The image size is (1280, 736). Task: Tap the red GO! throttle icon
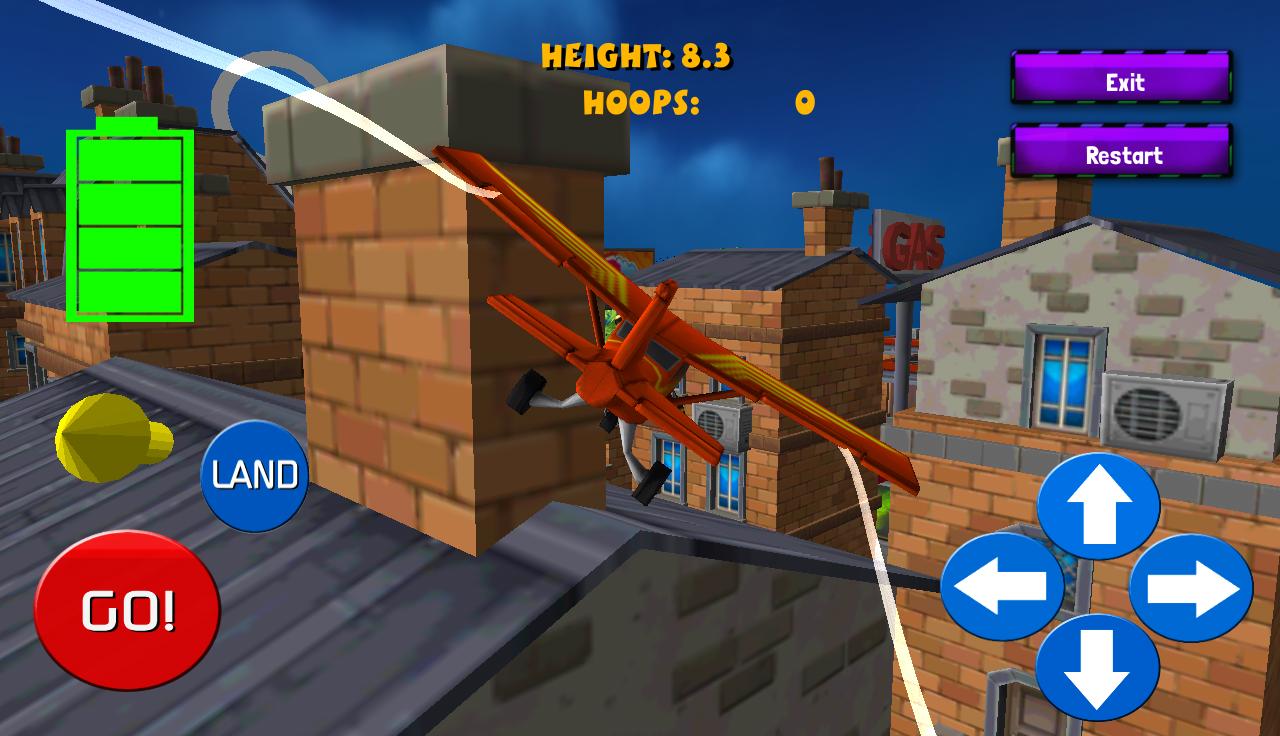tap(128, 606)
